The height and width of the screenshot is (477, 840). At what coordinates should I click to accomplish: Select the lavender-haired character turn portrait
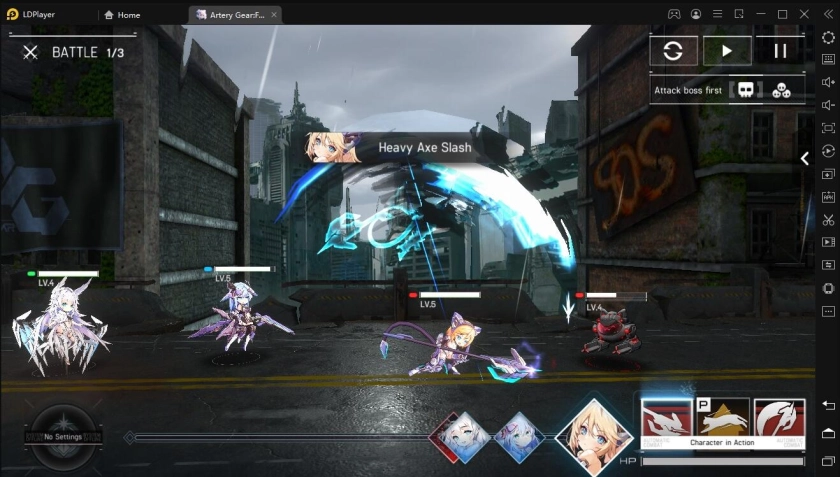[520, 436]
